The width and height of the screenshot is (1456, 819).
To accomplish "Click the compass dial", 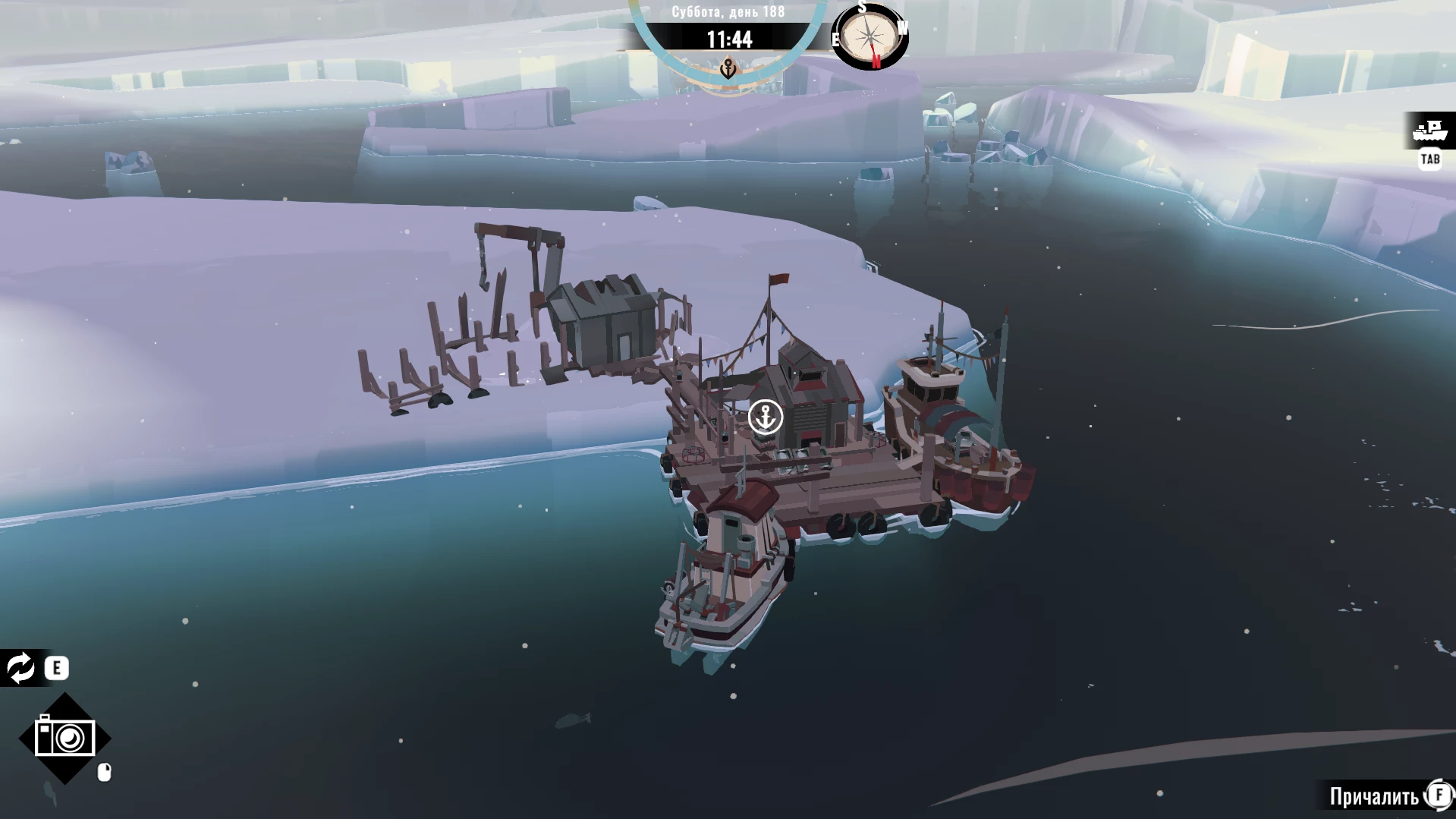I will [x=870, y=36].
